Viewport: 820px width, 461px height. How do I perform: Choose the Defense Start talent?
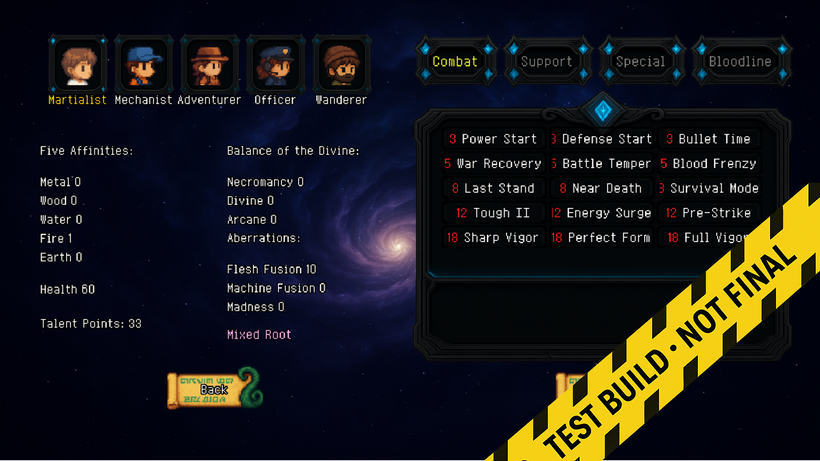coord(600,139)
